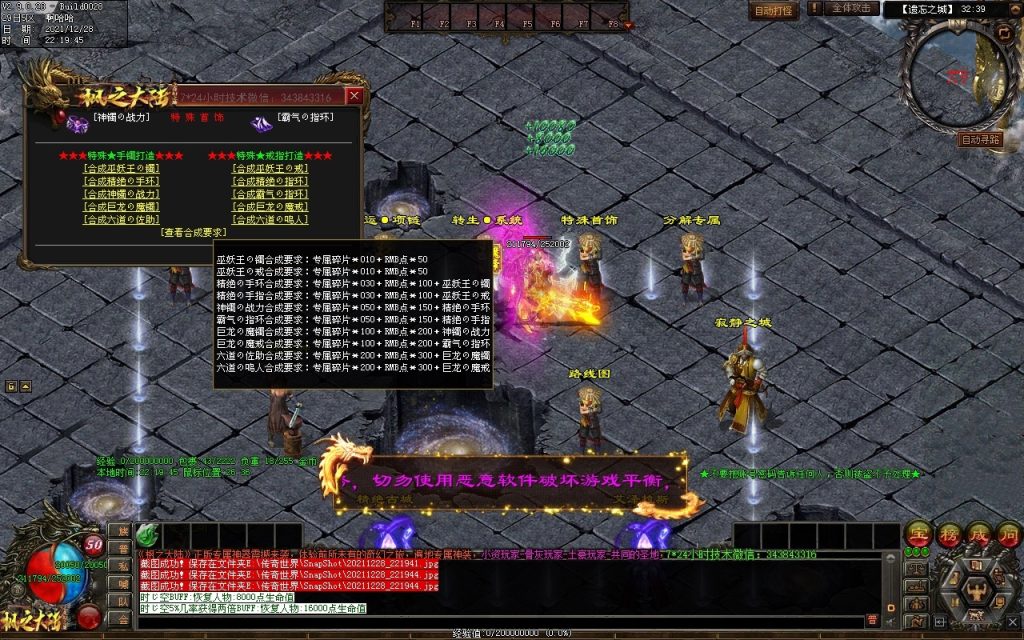The width and height of the screenshot is (1024, 640).
Task: Choose 合成霸气の指环 ring crafting
Action: pos(270,194)
